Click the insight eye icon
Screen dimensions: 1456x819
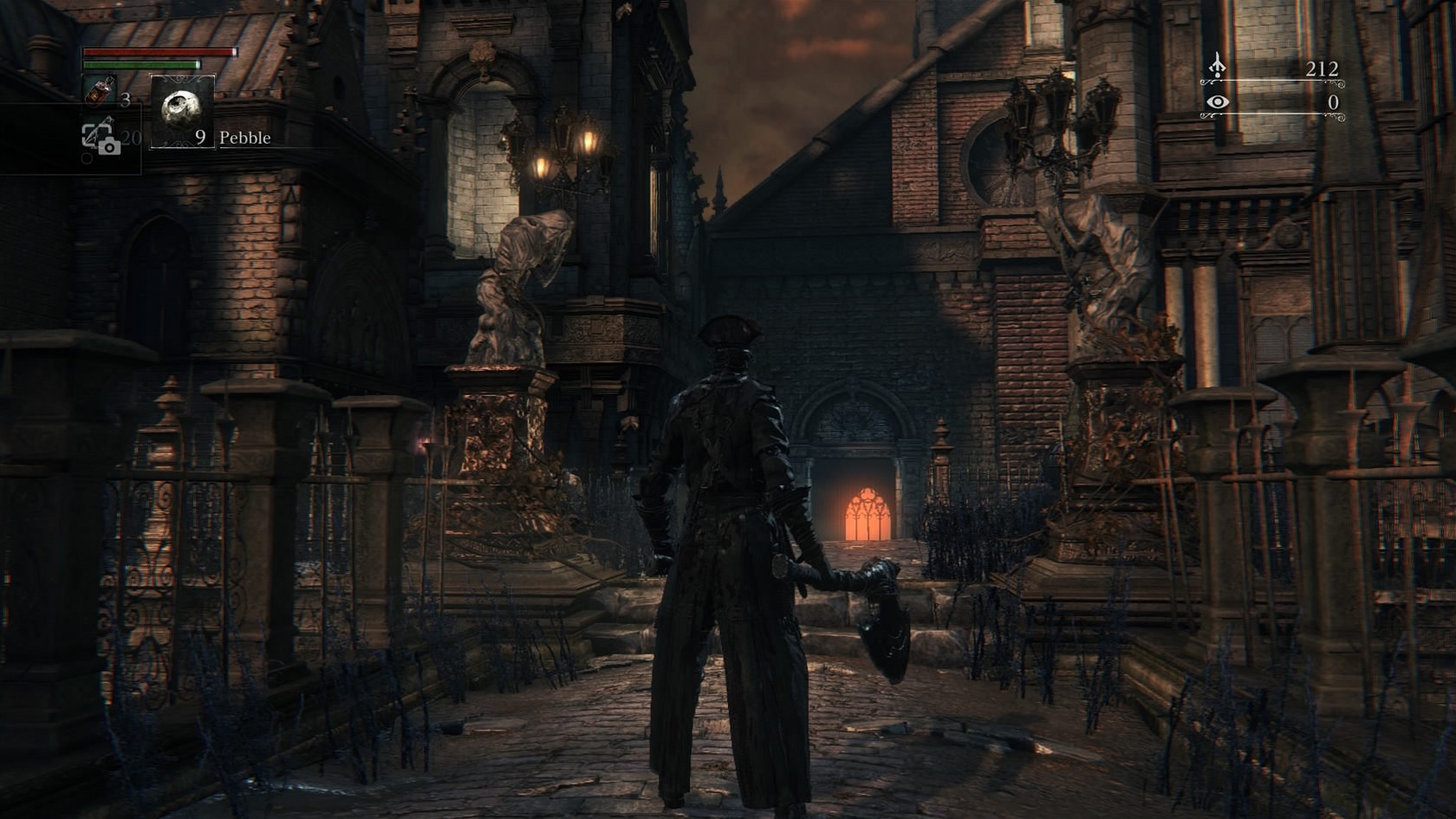[x=1218, y=102]
